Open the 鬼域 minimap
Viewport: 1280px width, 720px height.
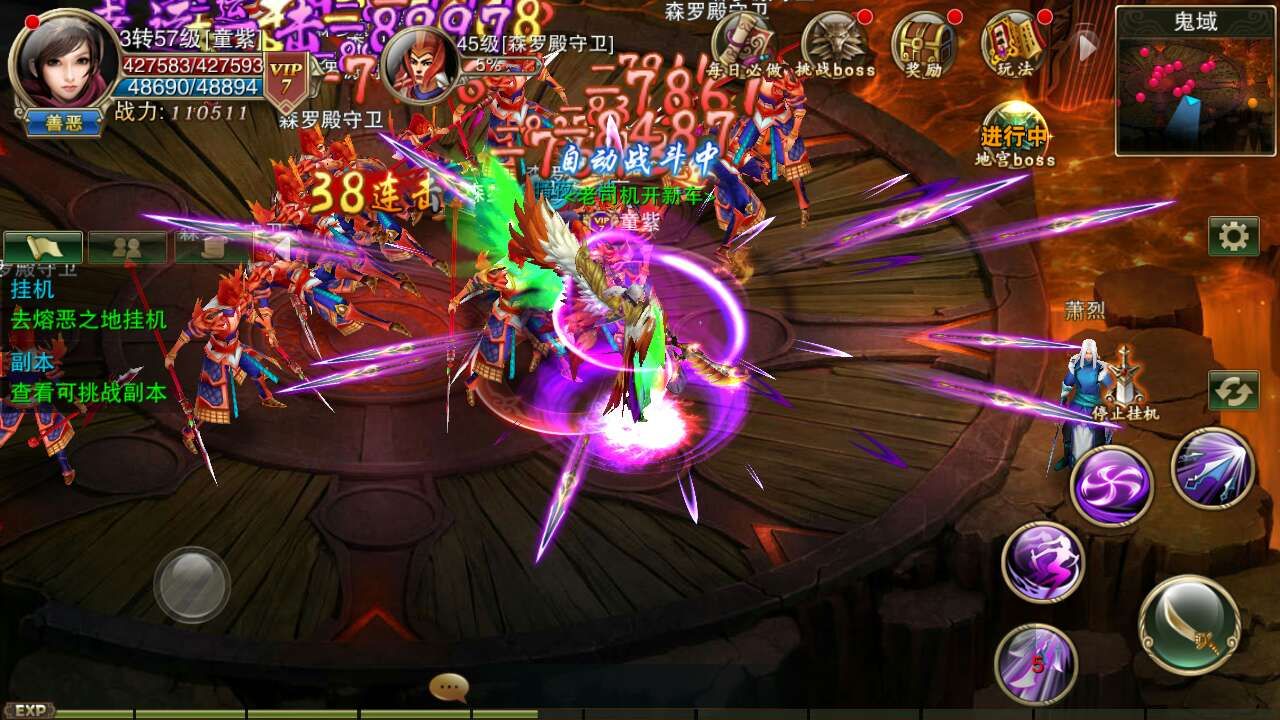(x=1196, y=80)
